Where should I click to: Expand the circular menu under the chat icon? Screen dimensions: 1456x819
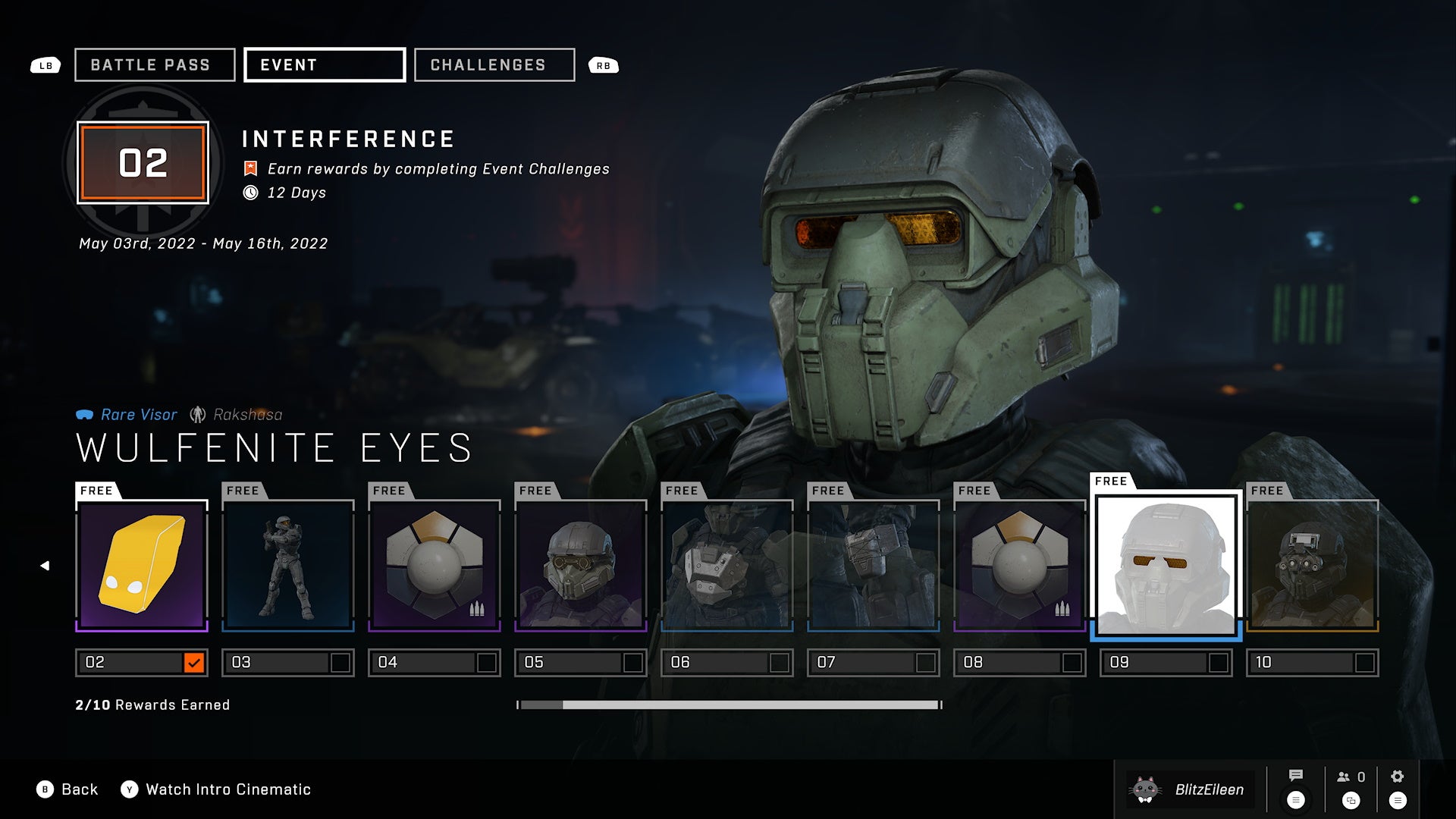(1296, 801)
